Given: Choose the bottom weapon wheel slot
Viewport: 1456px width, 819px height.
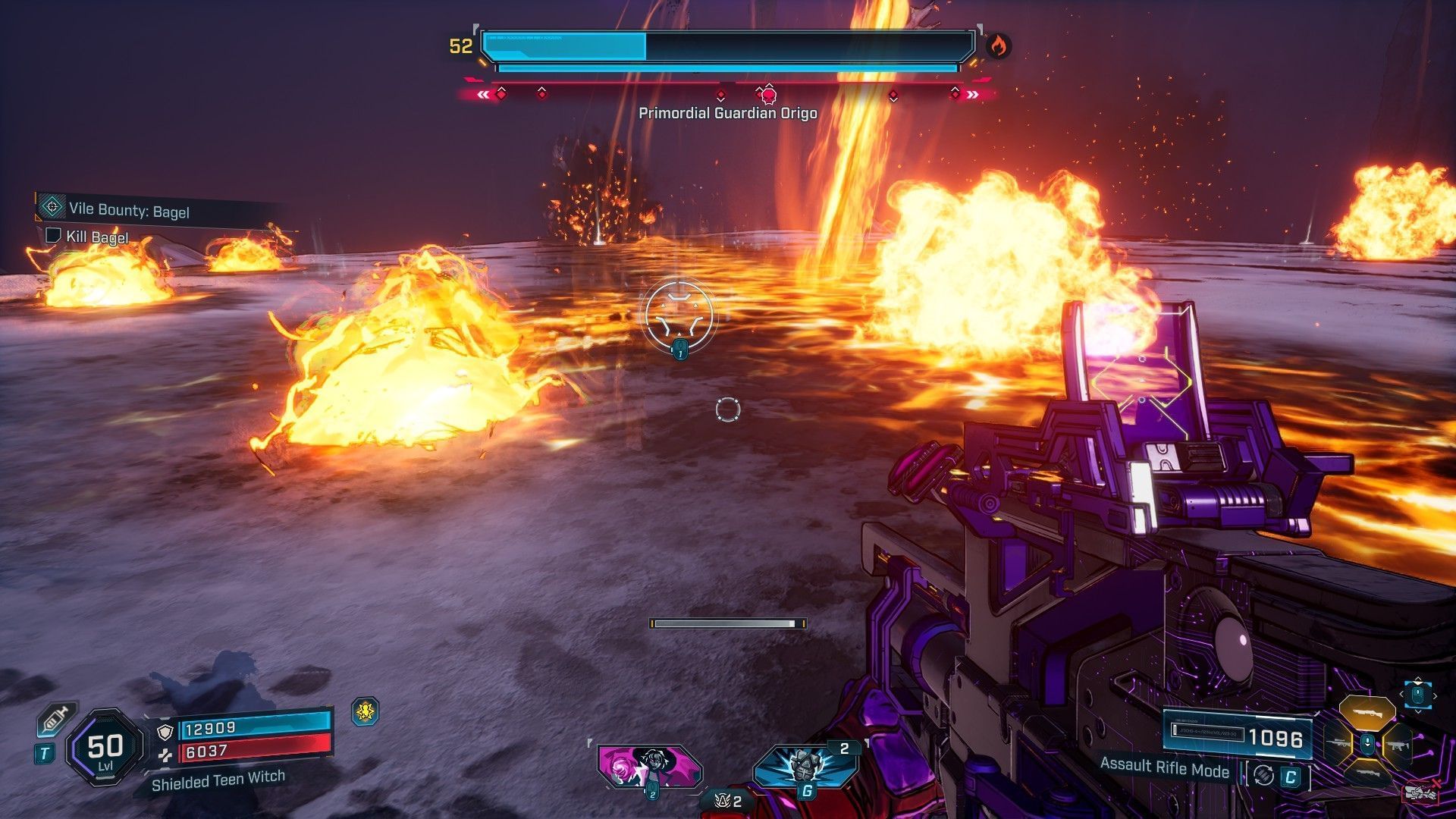Looking at the screenshot, I should tap(1367, 773).
